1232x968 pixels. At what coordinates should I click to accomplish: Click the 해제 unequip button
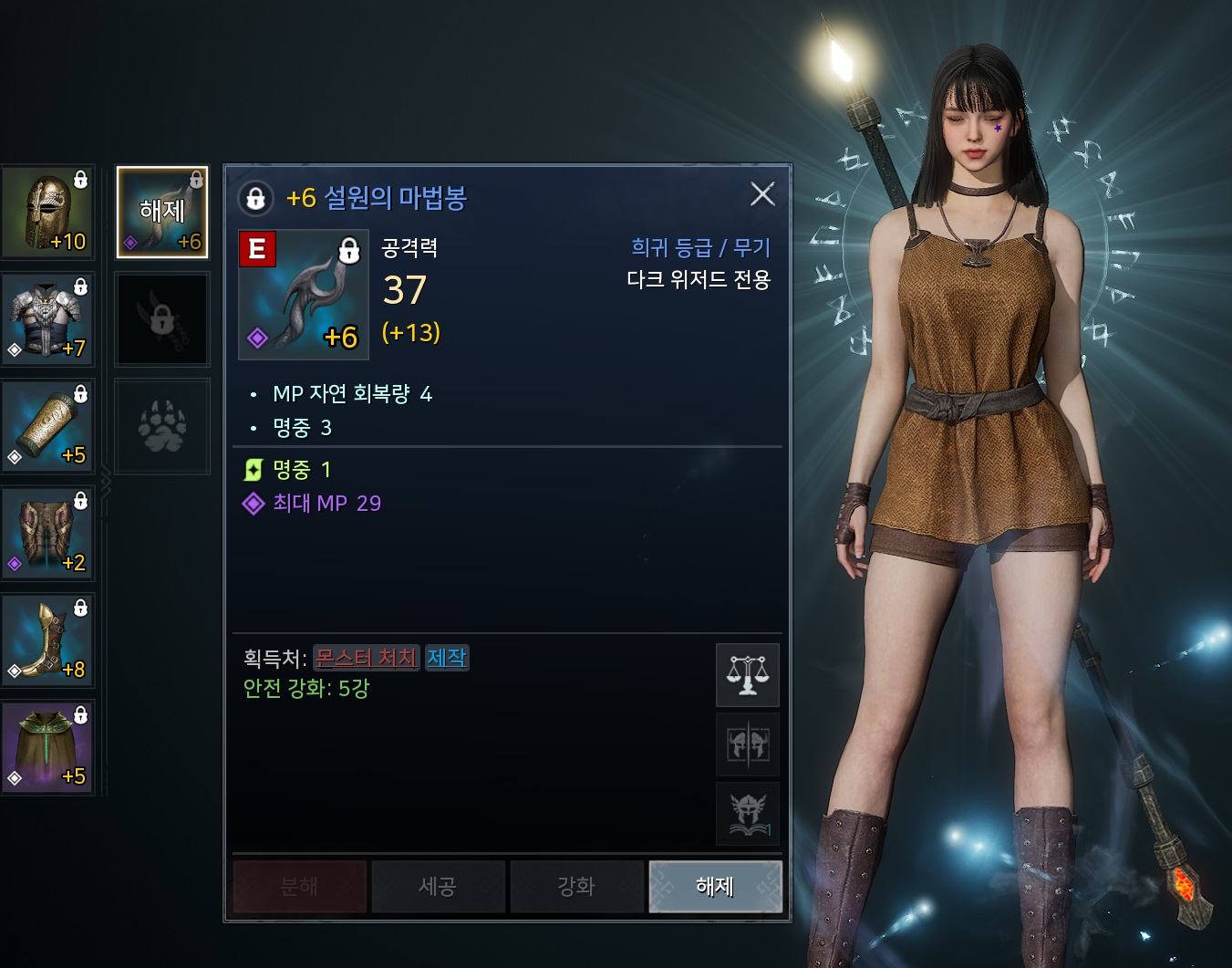coord(715,886)
